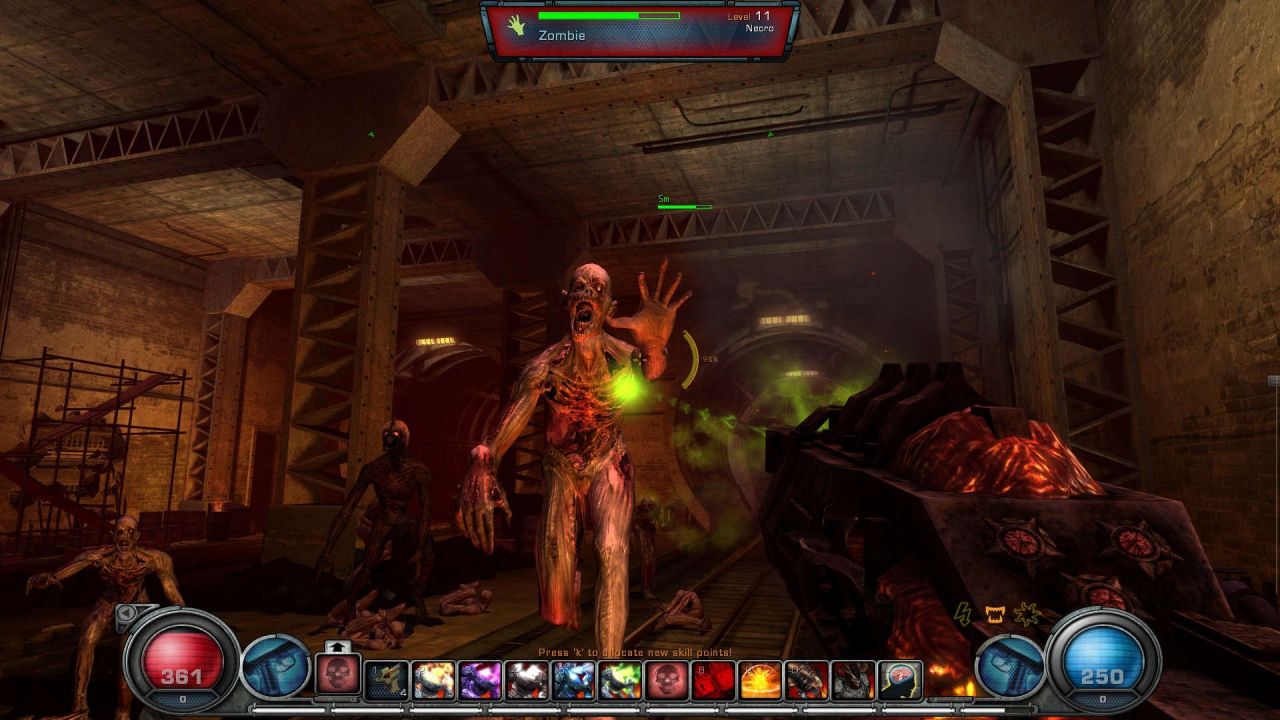Use the purple glowing skill icon

click(x=481, y=680)
